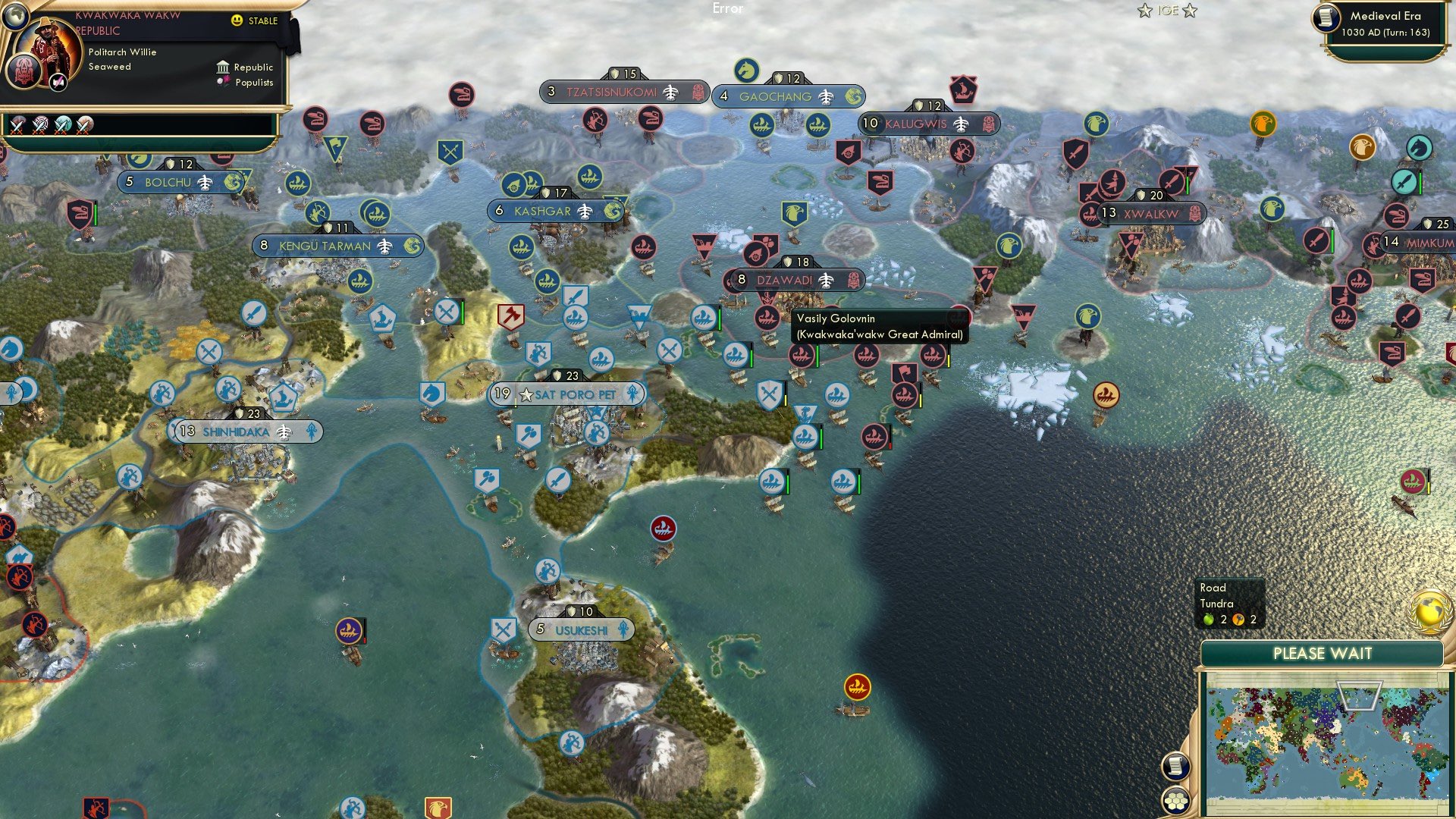
Task: Open the Shinhidaka city screen
Action: click(x=235, y=433)
